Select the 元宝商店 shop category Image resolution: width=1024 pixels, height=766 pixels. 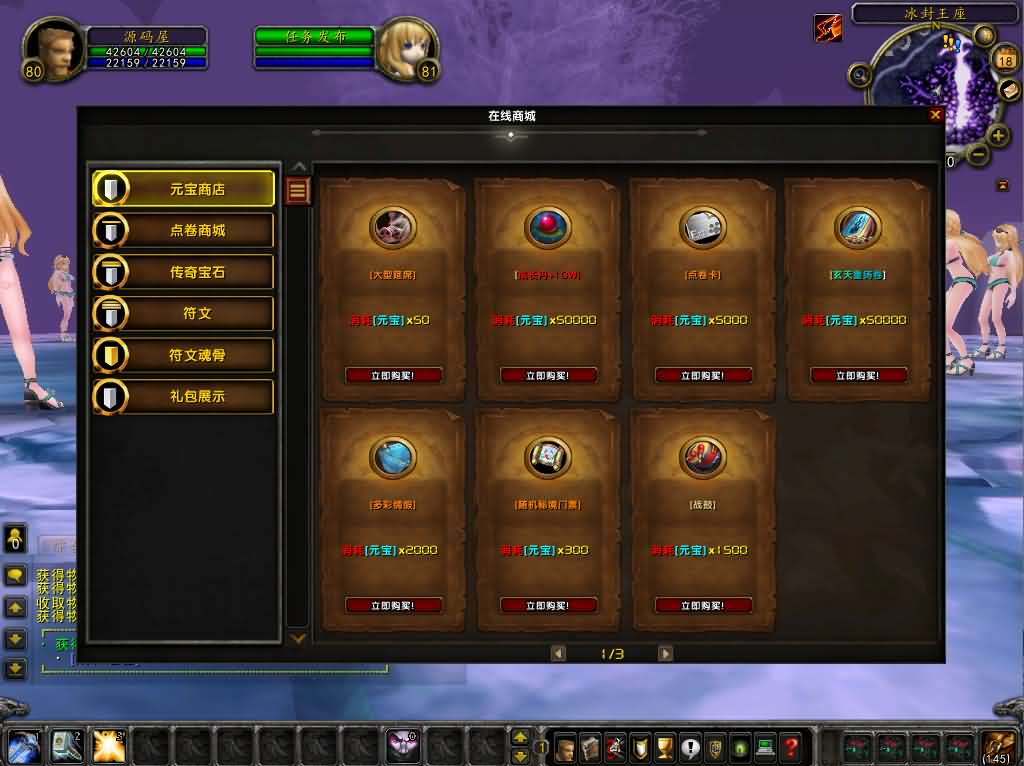point(183,188)
